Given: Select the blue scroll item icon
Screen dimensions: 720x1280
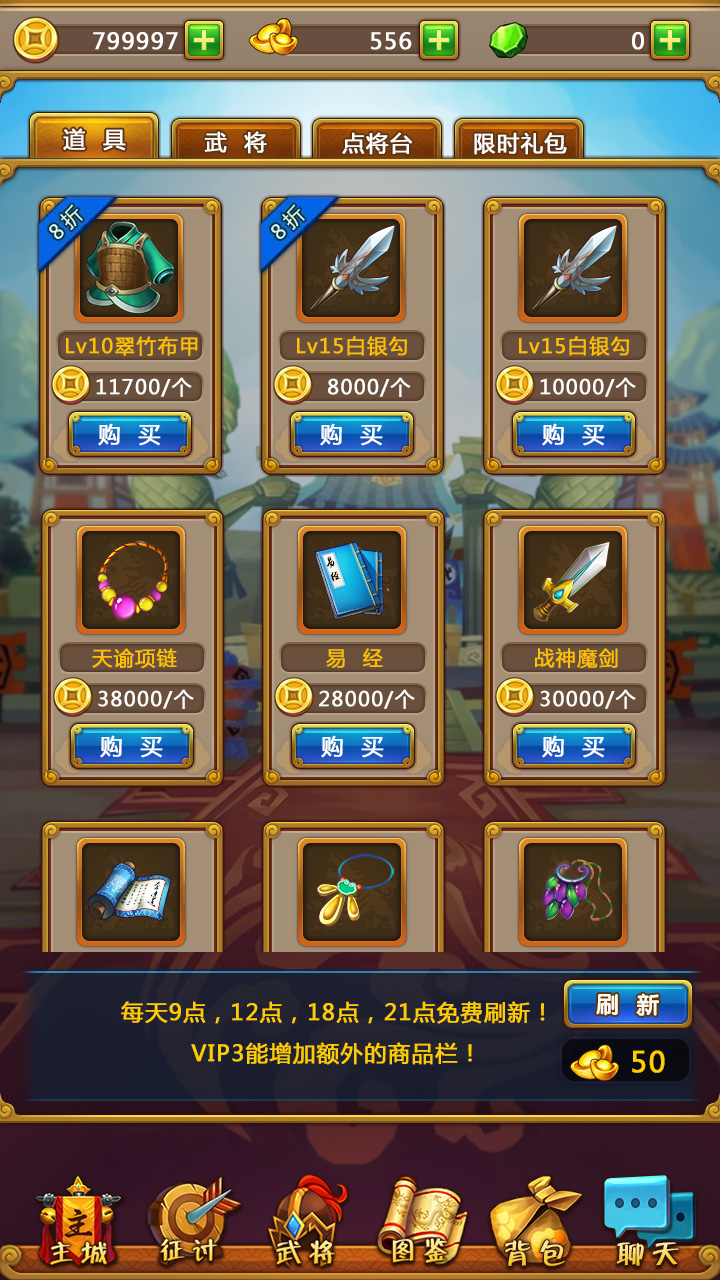Looking at the screenshot, I should click(131, 891).
